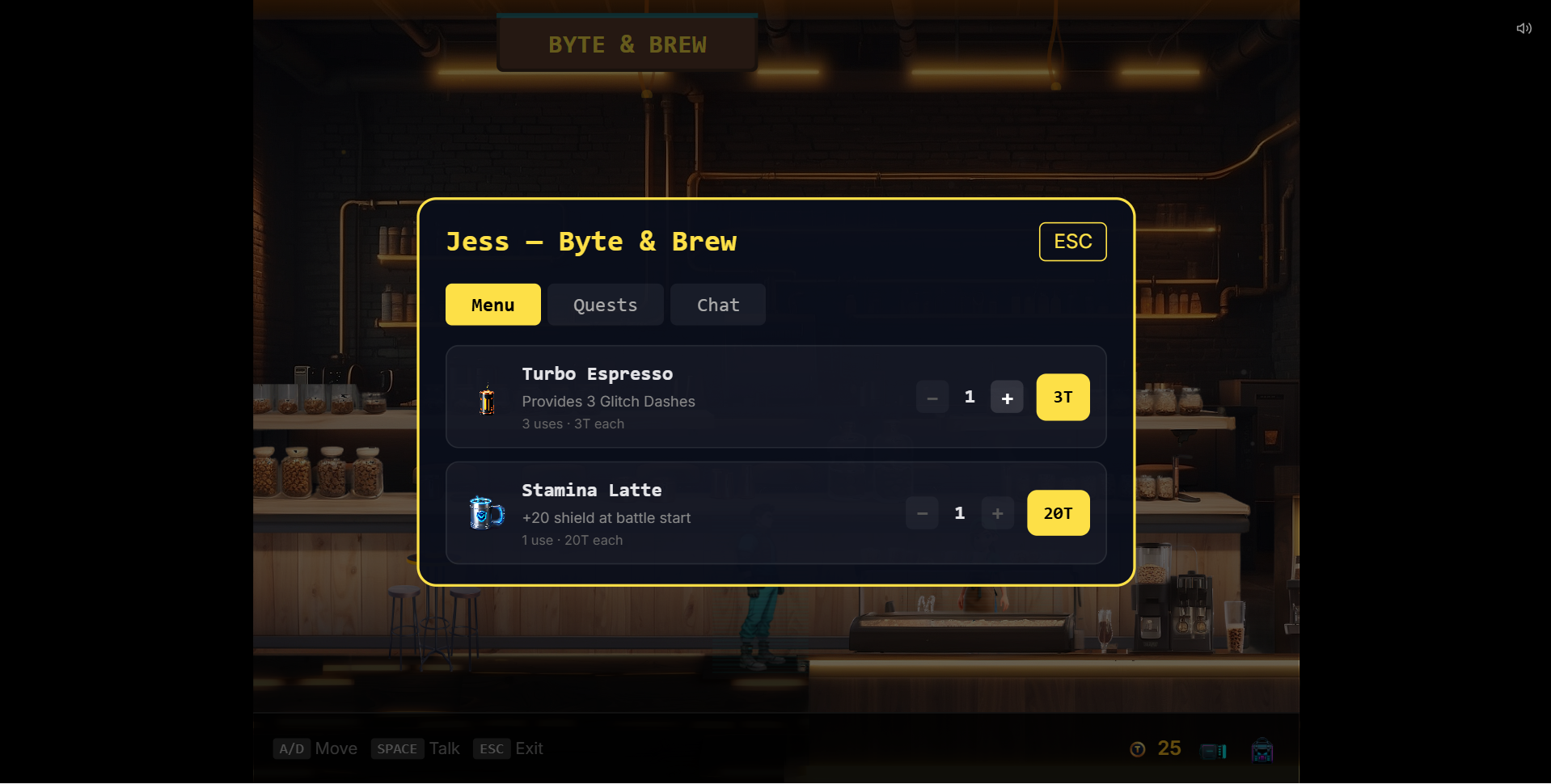Click the Turbo Espresso quantity field
The image size is (1551, 784).
tap(970, 397)
